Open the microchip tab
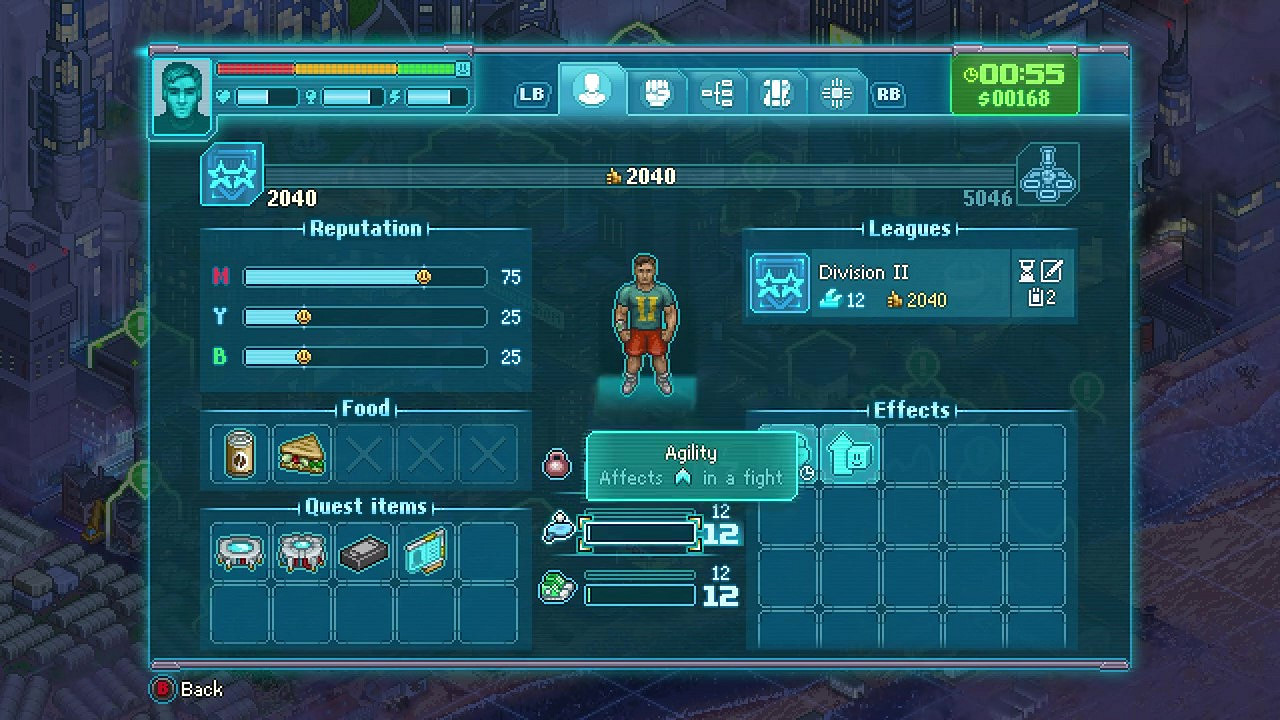 836,94
